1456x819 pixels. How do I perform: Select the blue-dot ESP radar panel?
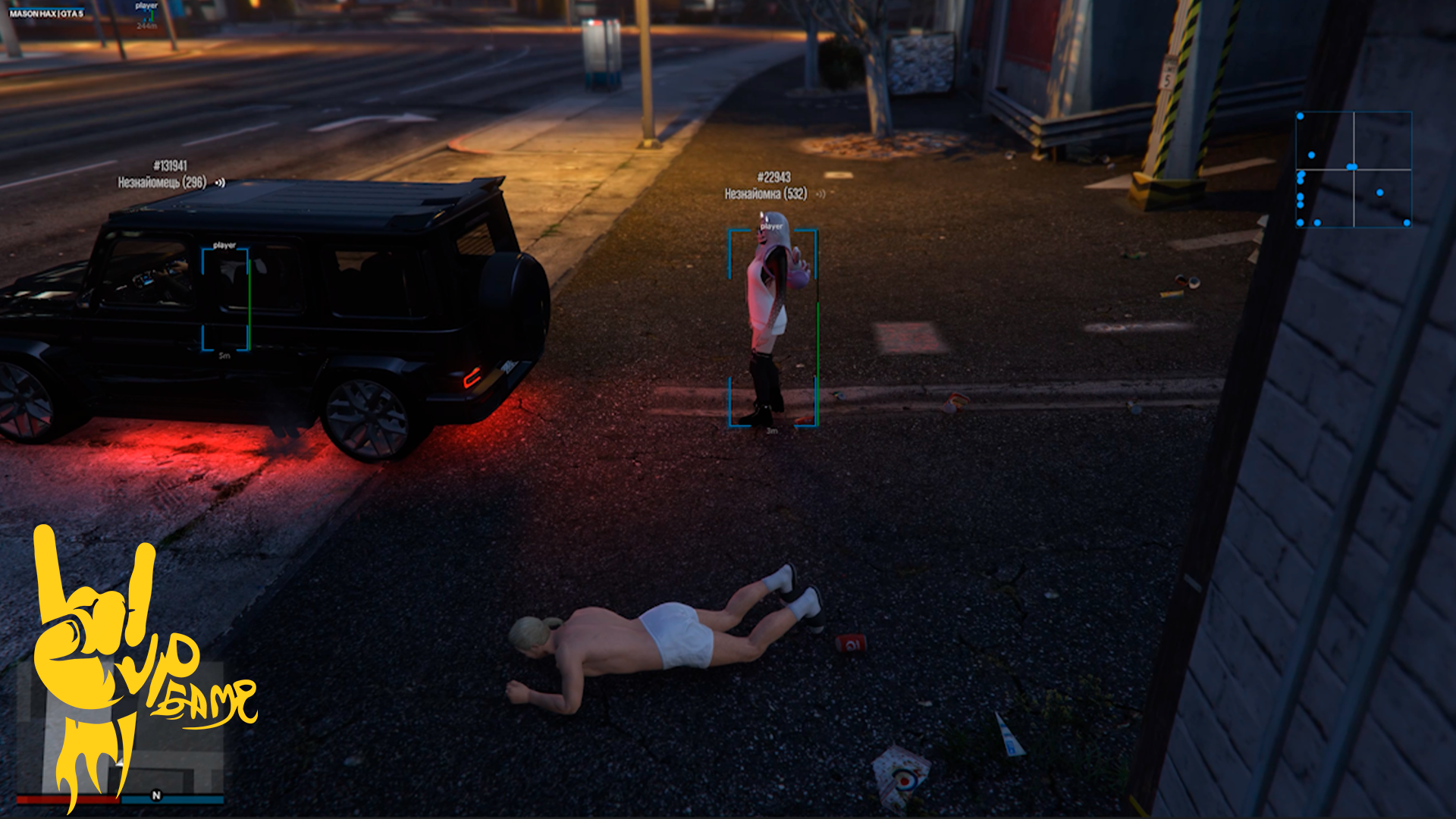1354,169
